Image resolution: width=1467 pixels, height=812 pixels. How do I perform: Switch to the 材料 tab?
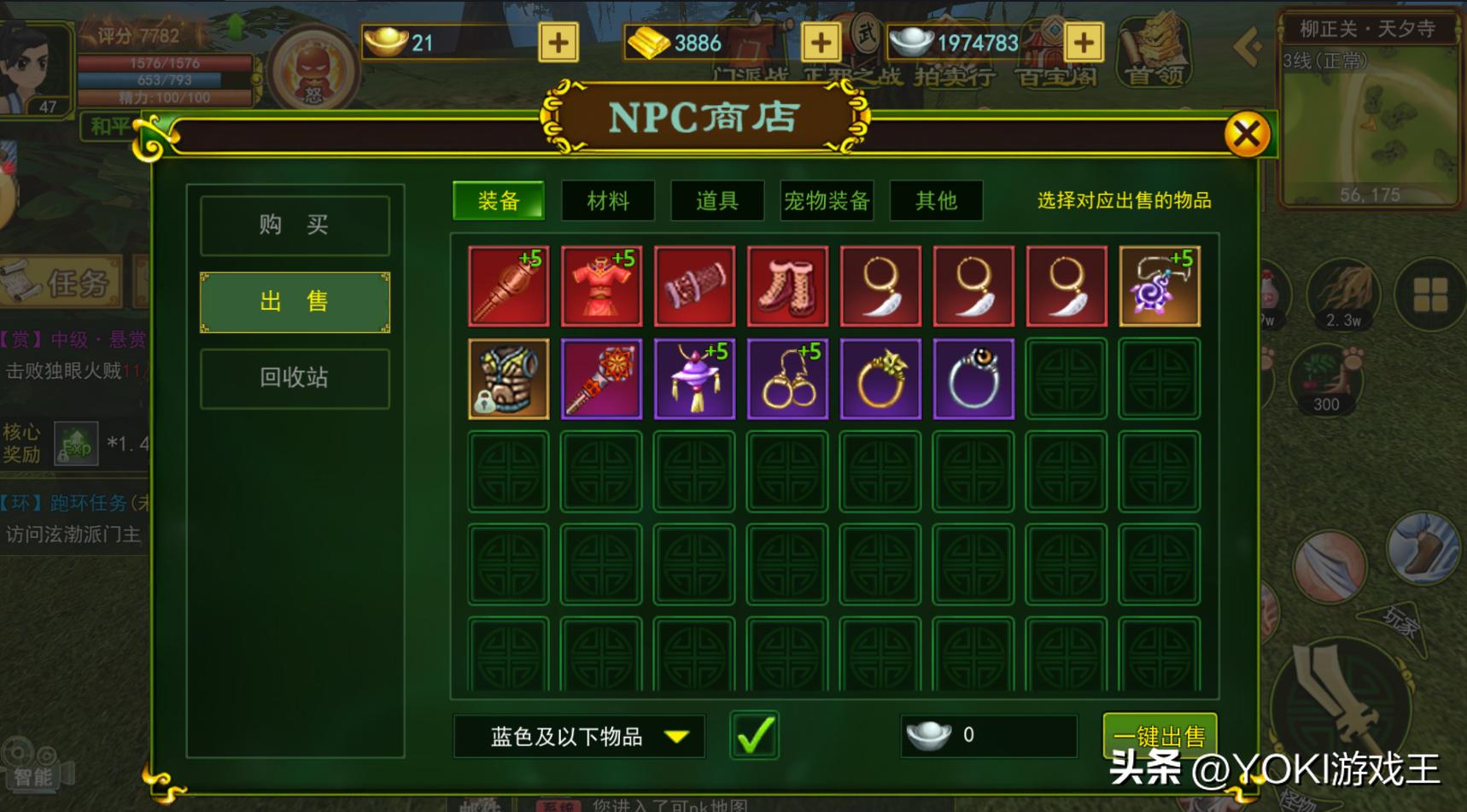click(x=607, y=201)
